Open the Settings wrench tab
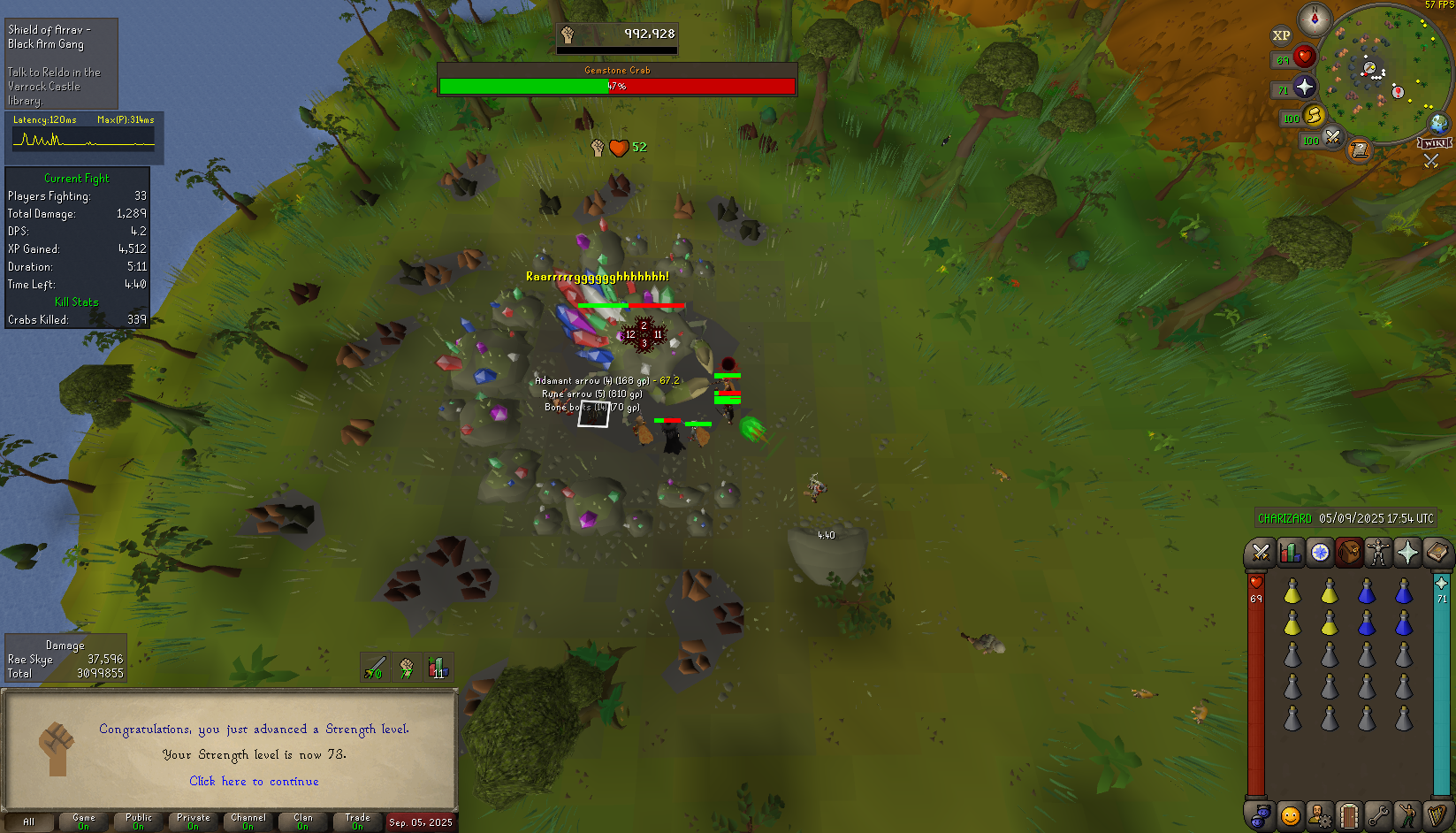Image resolution: width=1456 pixels, height=833 pixels. point(1378,815)
